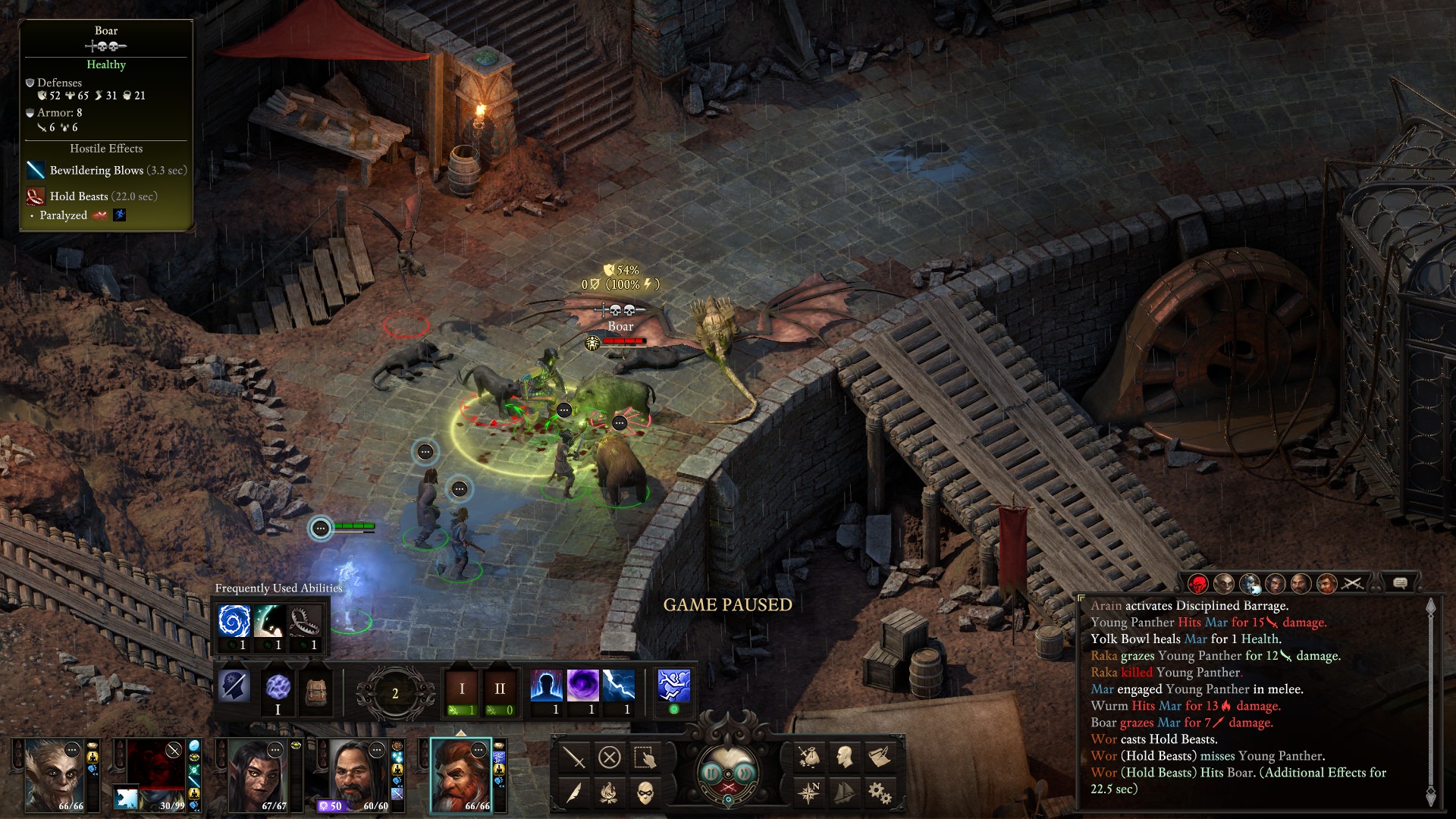The height and width of the screenshot is (819, 1456).
Task: Click the sword attack command button
Action: 574,757
